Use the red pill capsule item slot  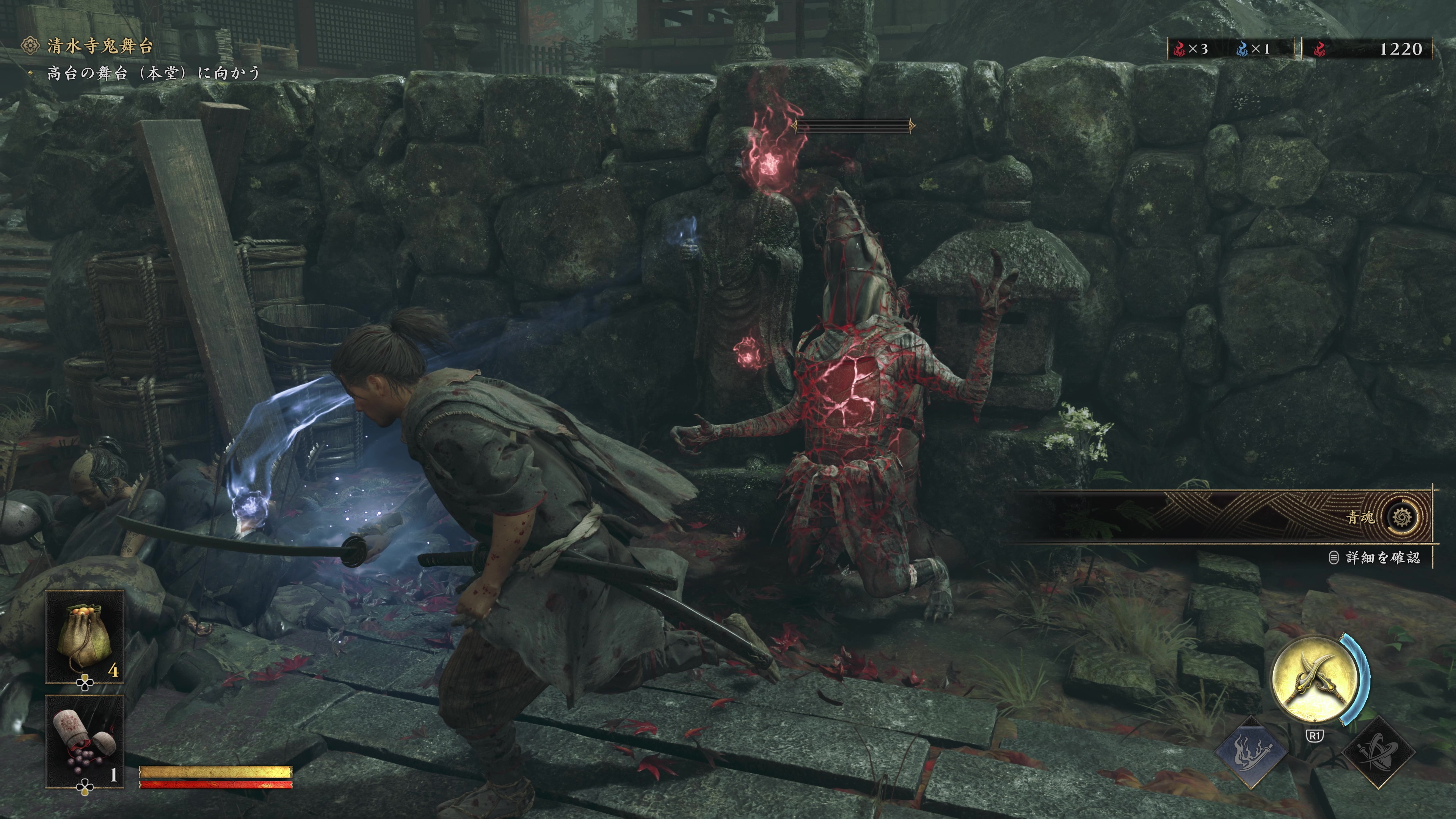click(85, 741)
